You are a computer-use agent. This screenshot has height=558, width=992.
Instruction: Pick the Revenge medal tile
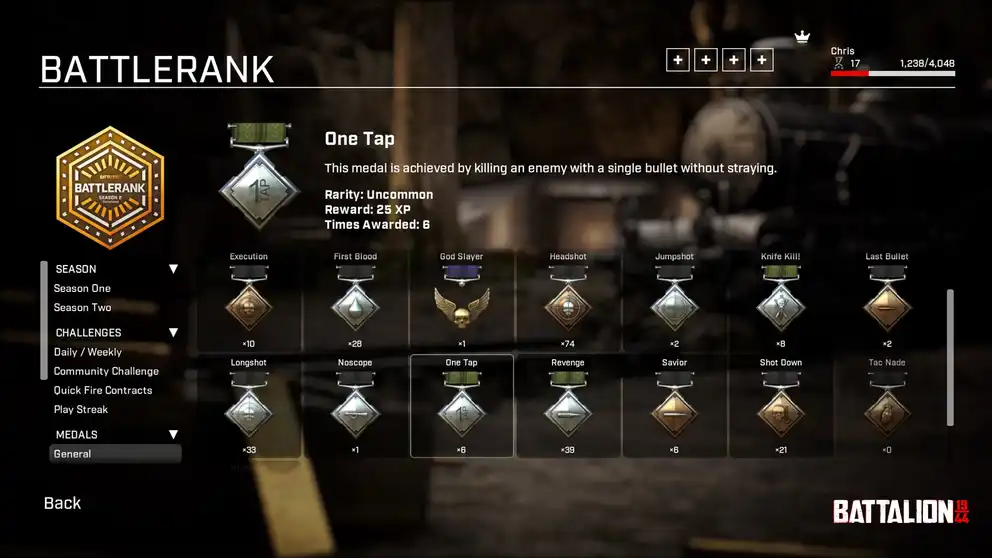click(568, 408)
